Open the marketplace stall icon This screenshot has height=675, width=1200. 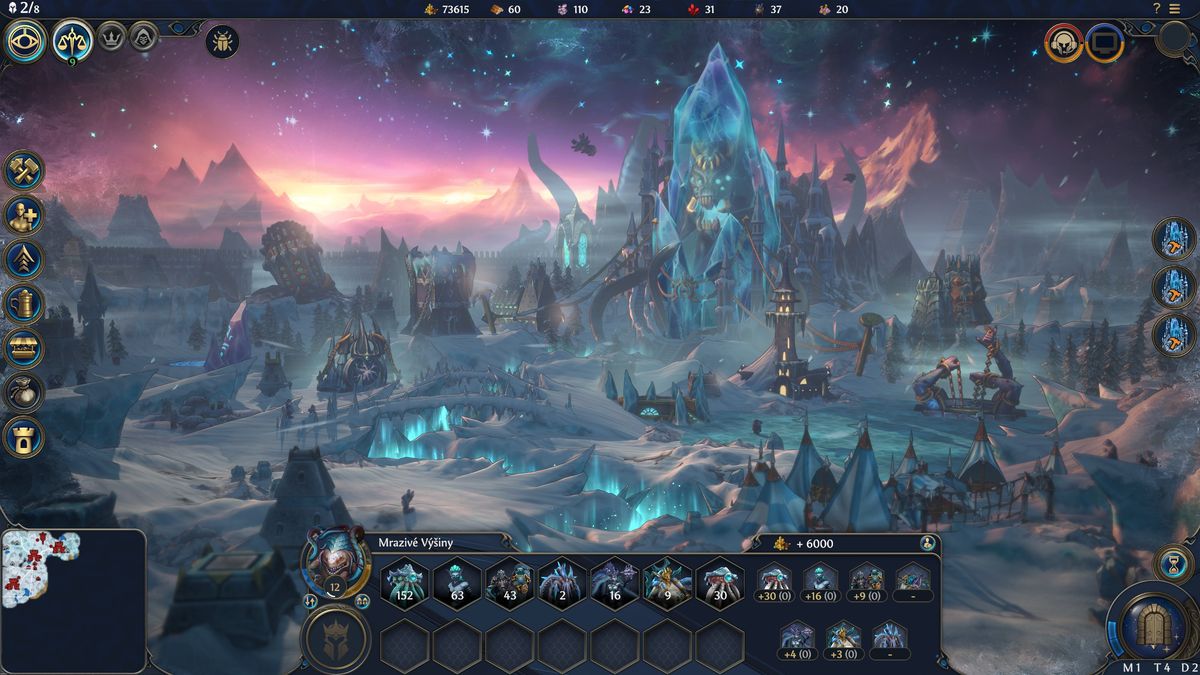click(24, 348)
